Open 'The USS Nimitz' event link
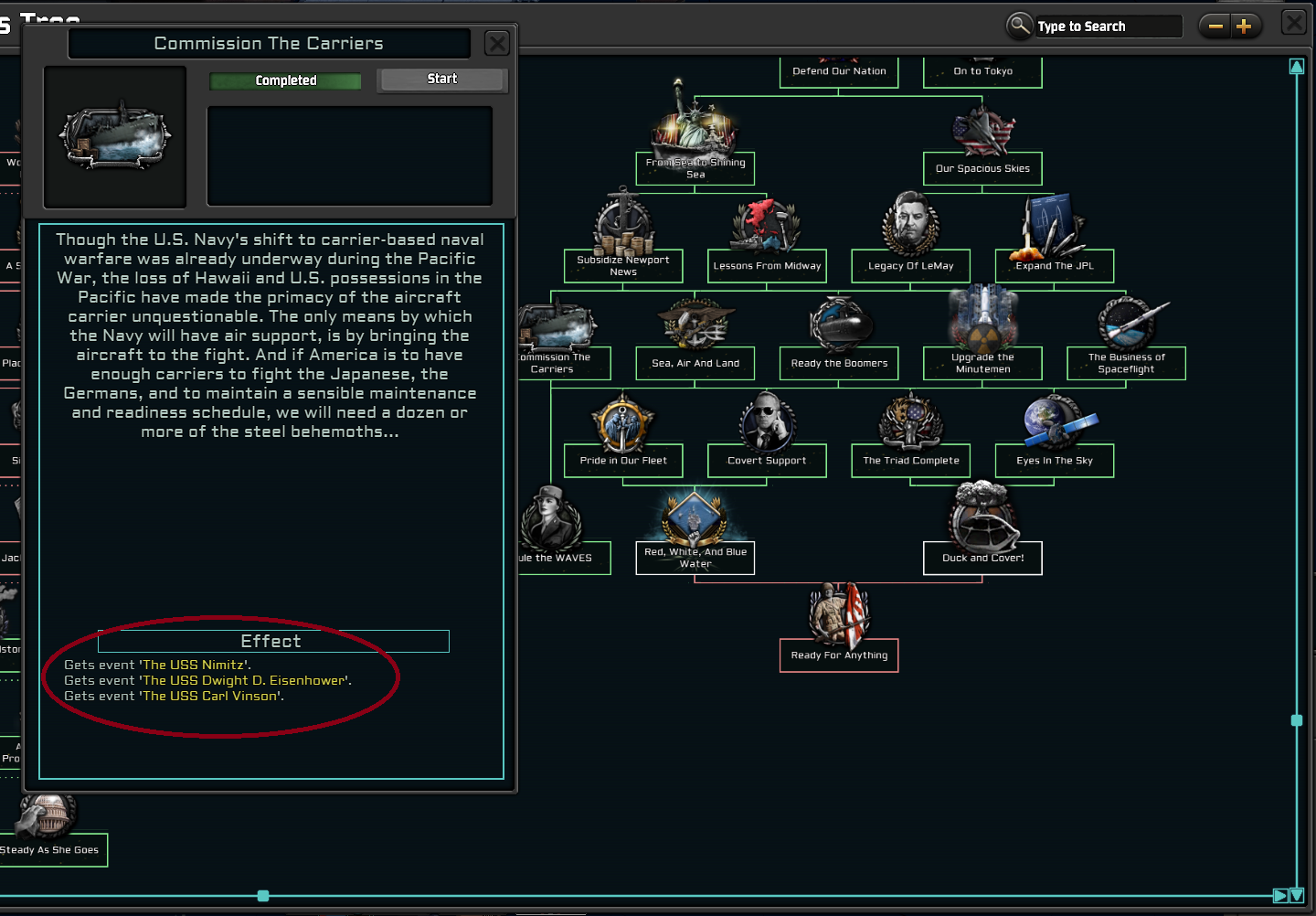1316x916 pixels. [196, 665]
